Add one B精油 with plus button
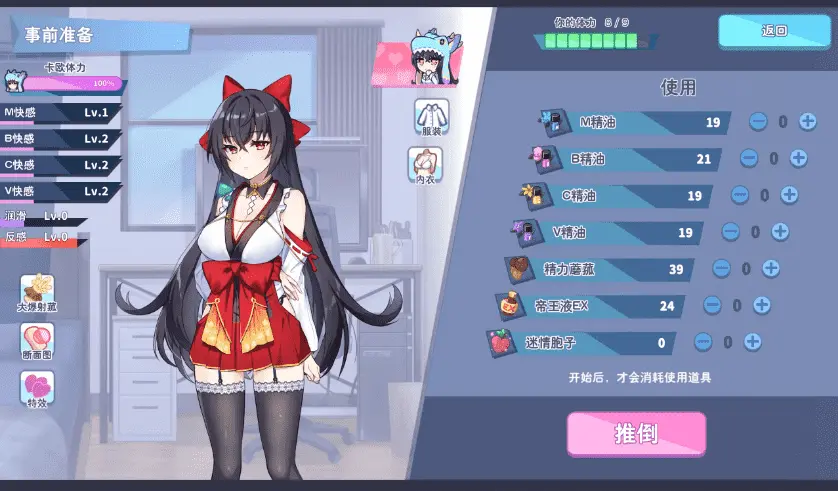Viewport: 838px width, 491px height. [798, 158]
